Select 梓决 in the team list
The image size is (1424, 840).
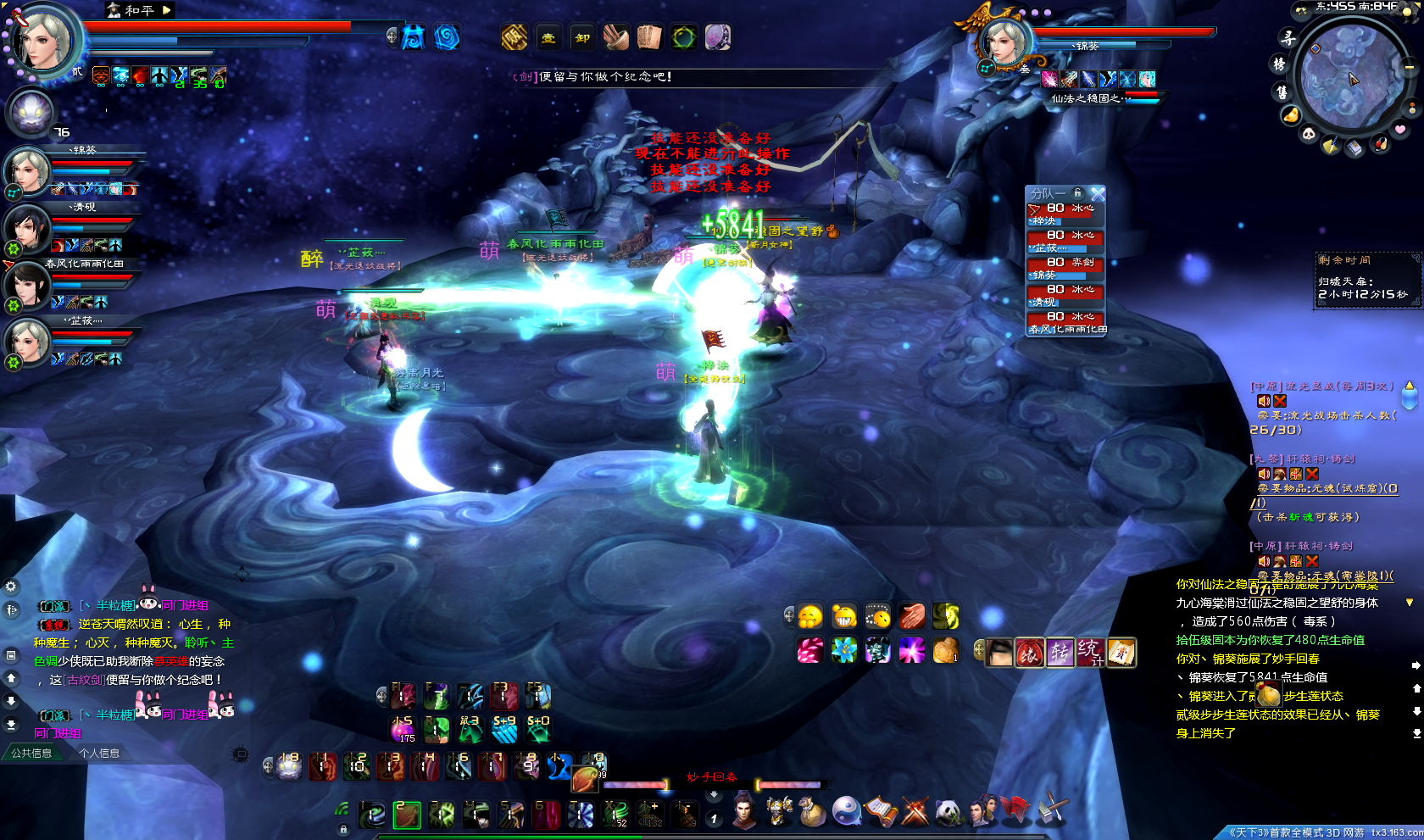point(1066,214)
